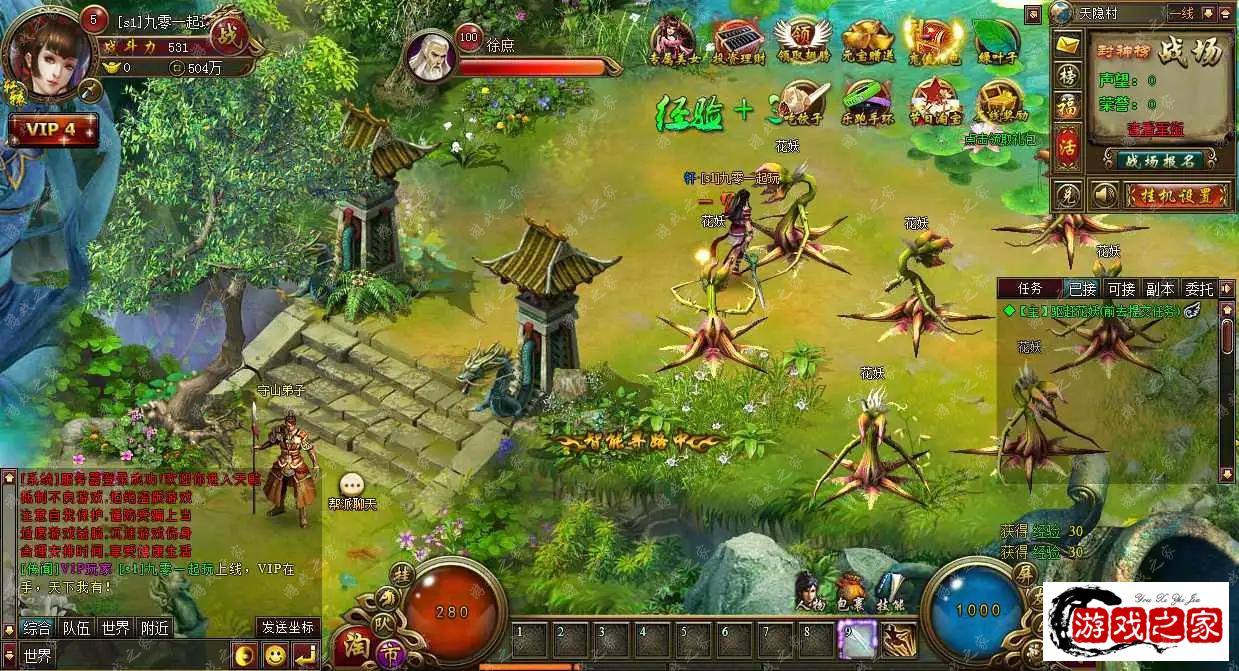This screenshot has width=1239, height=671.
Task: Click the 发送坐标 send coordinates button
Action: [288, 627]
